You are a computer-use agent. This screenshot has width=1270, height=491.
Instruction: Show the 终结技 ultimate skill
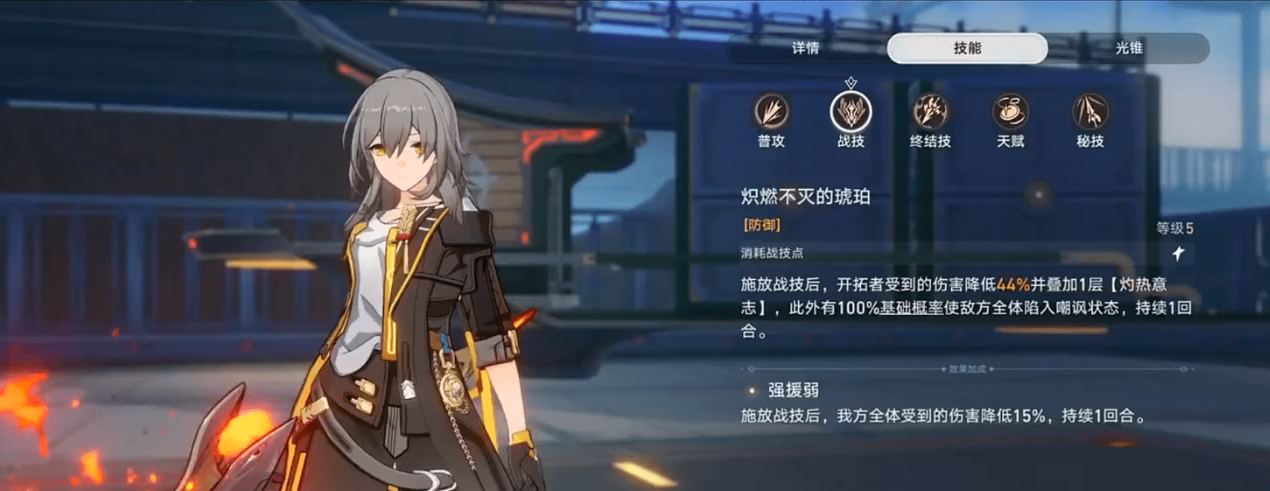(x=931, y=111)
